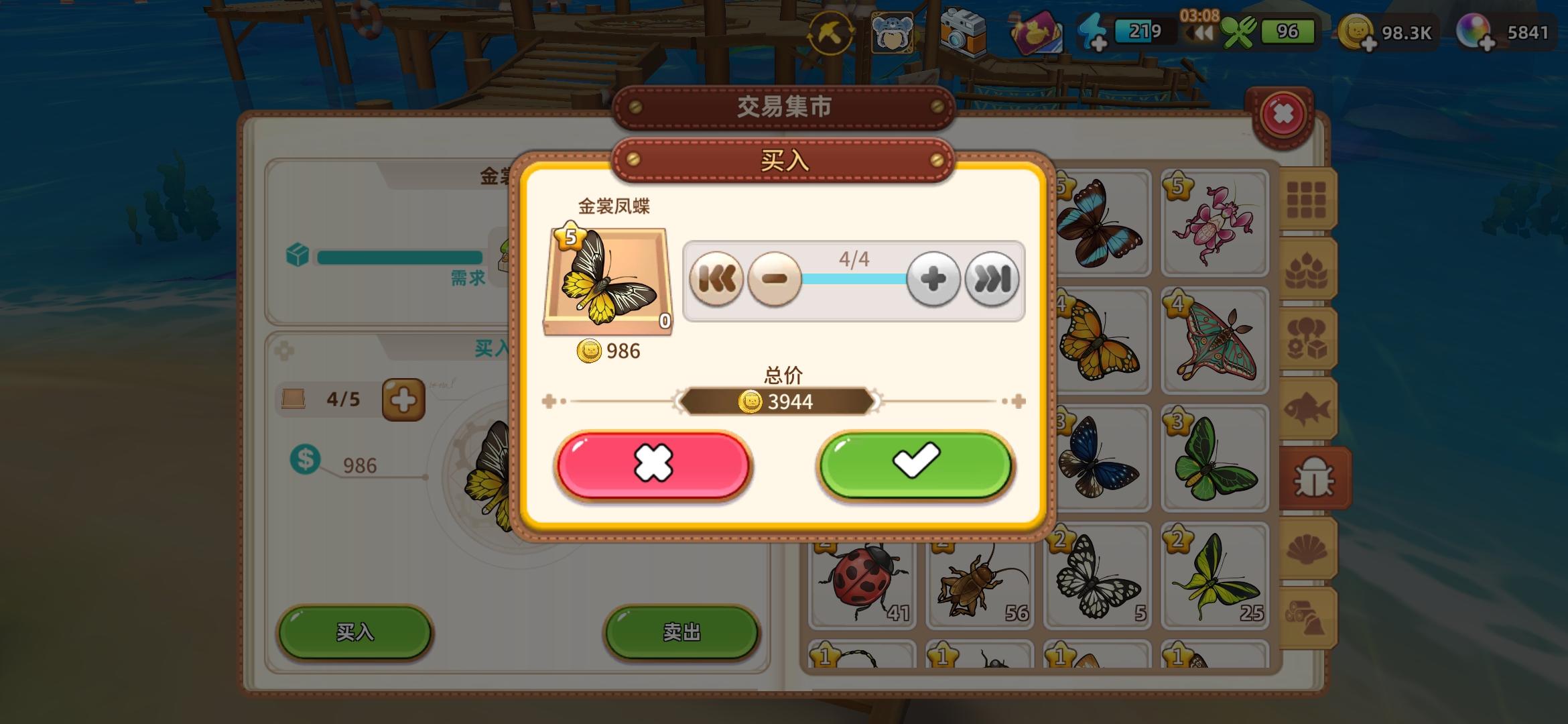
Task: Cancel purchase with red X button
Action: (x=654, y=466)
